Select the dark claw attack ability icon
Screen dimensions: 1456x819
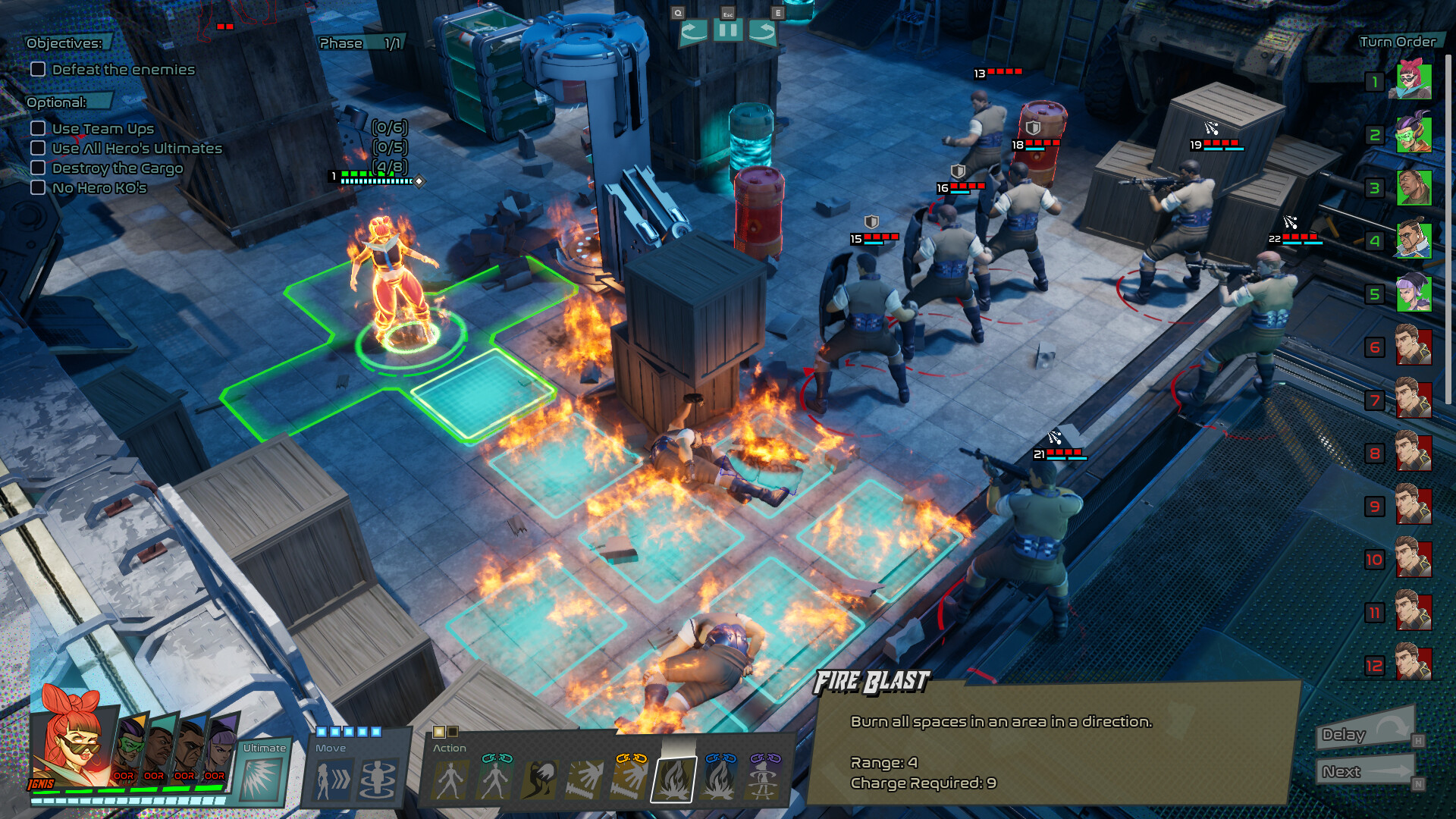(x=539, y=780)
